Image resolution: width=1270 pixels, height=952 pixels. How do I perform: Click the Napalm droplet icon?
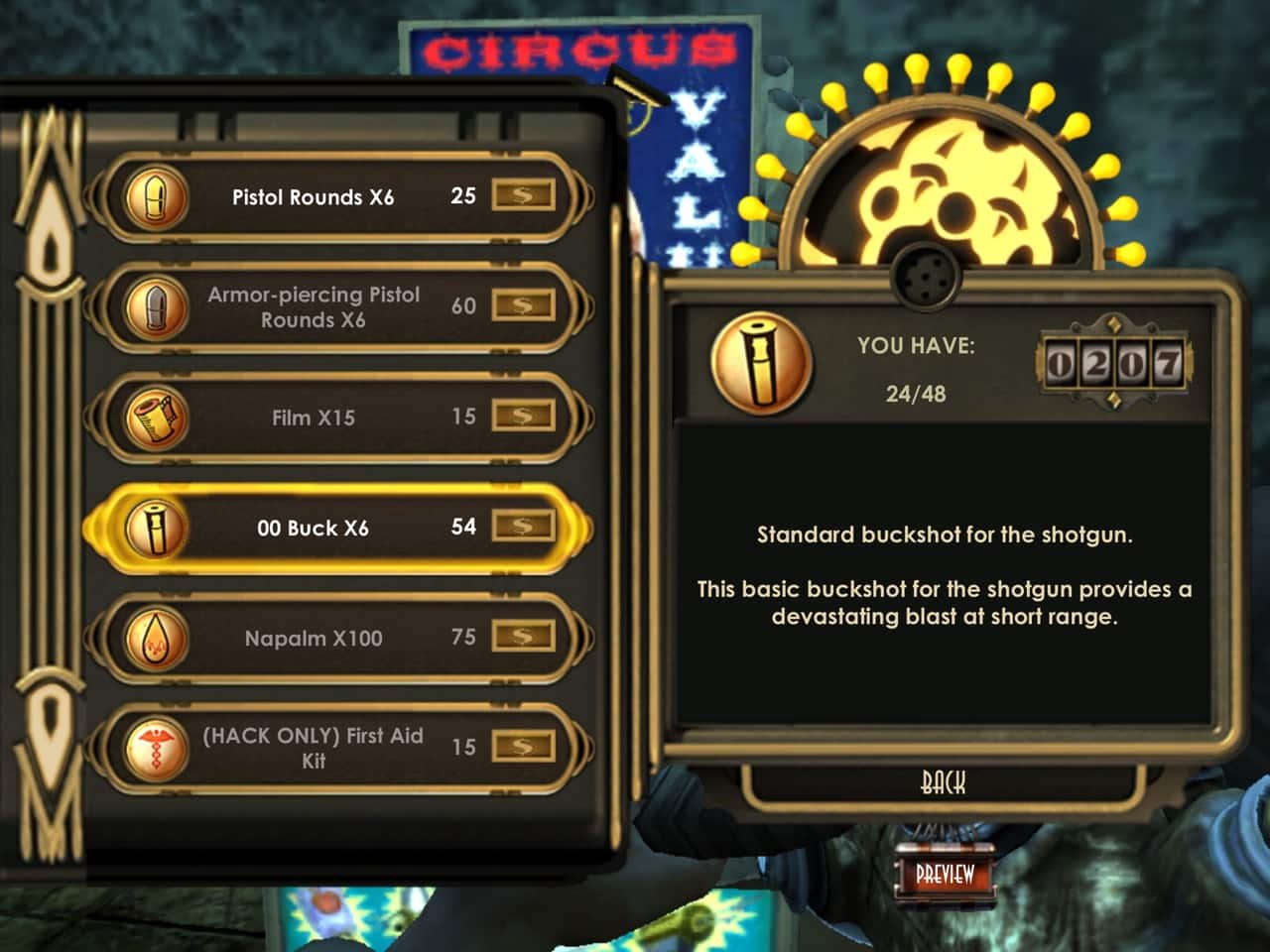point(156,637)
